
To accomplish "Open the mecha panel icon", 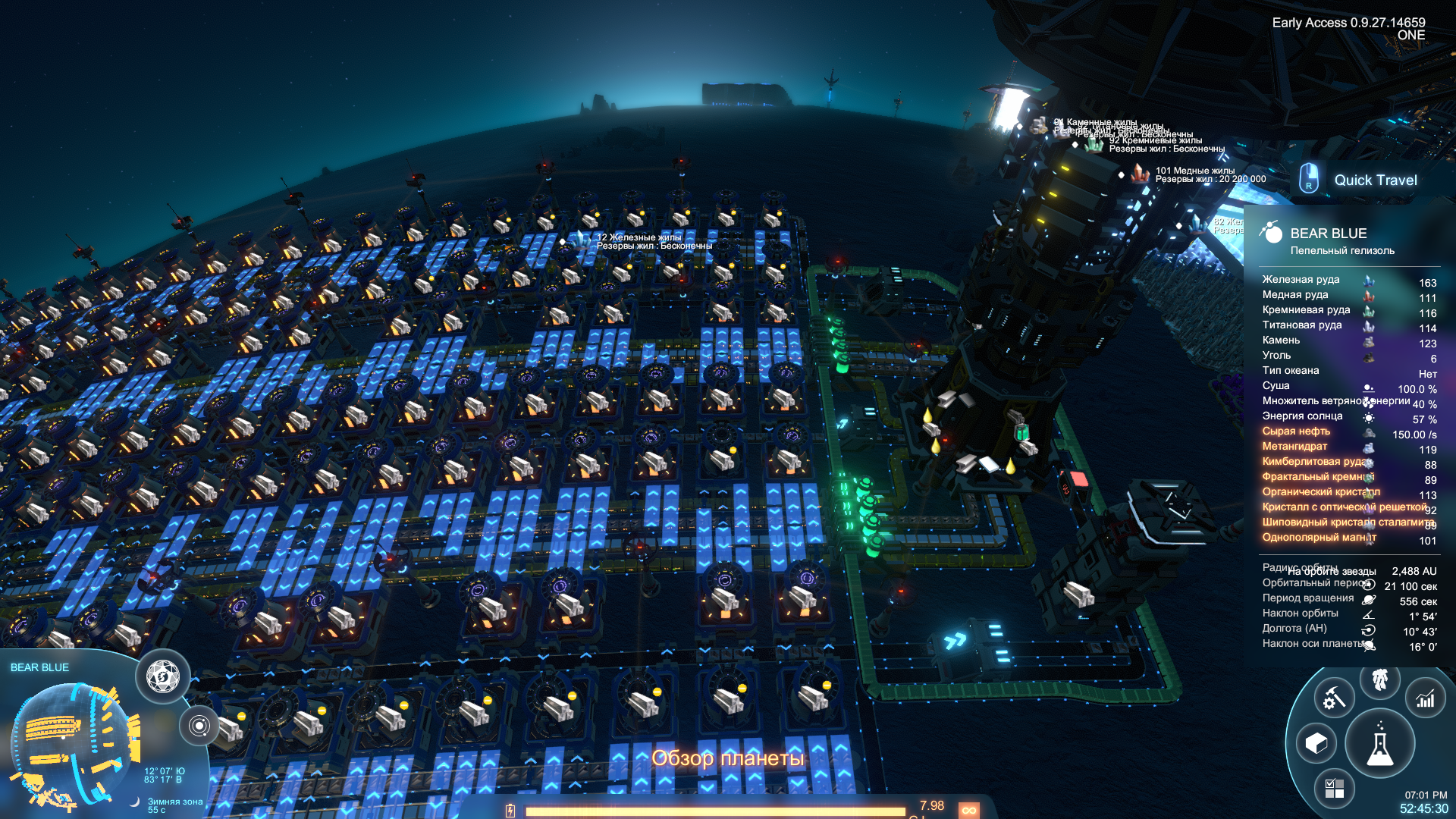I will pos(1379,679).
